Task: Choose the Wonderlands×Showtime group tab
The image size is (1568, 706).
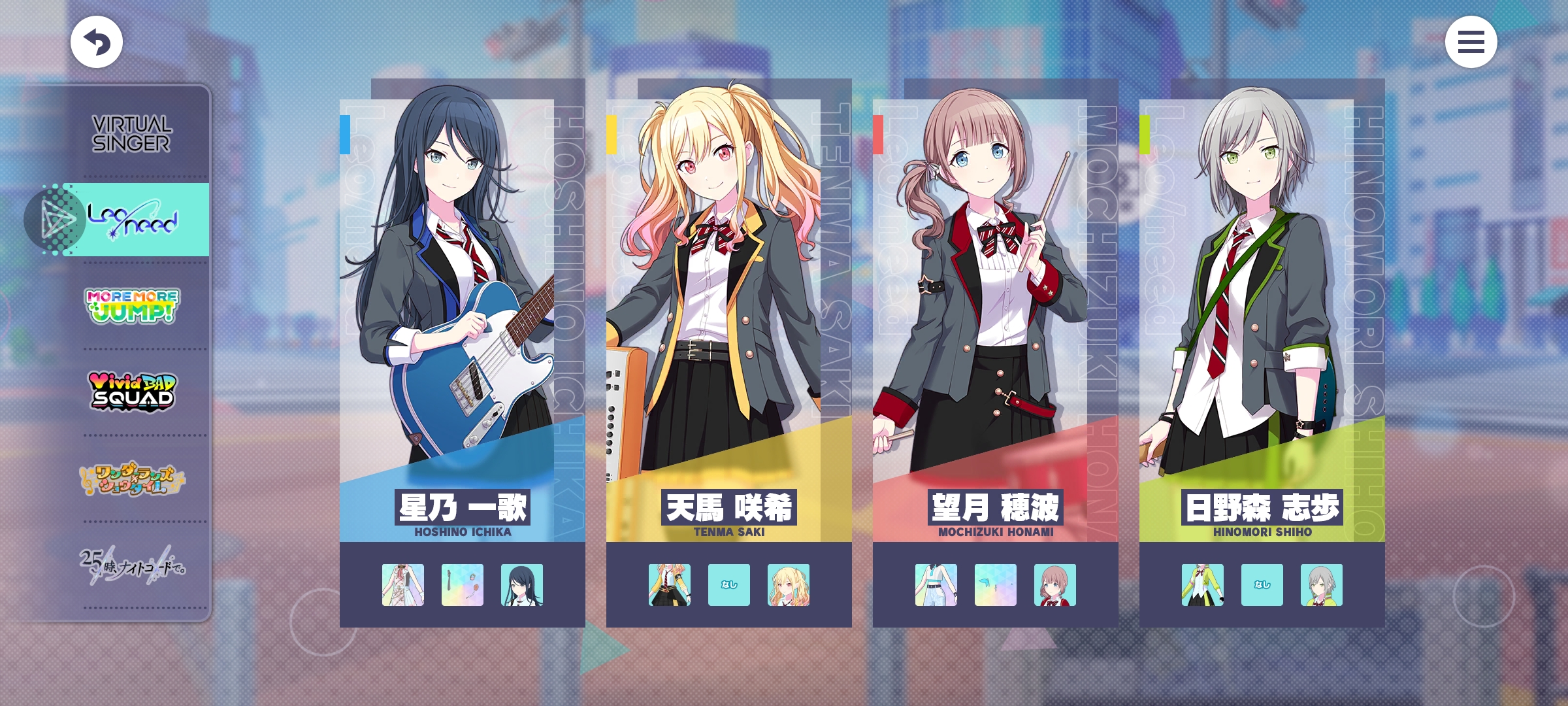Action: pos(132,479)
